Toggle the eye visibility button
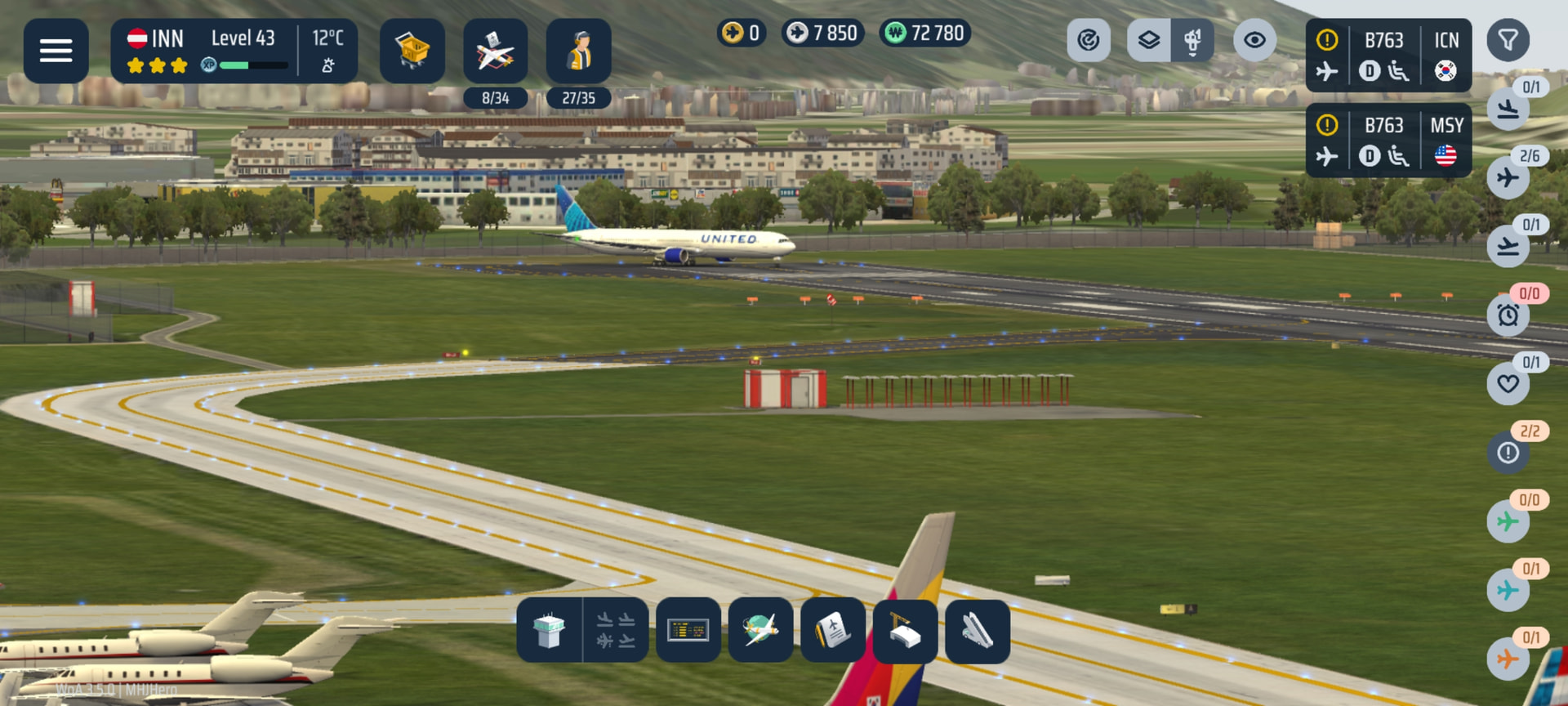The height and width of the screenshot is (706, 1568). pos(1255,40)
